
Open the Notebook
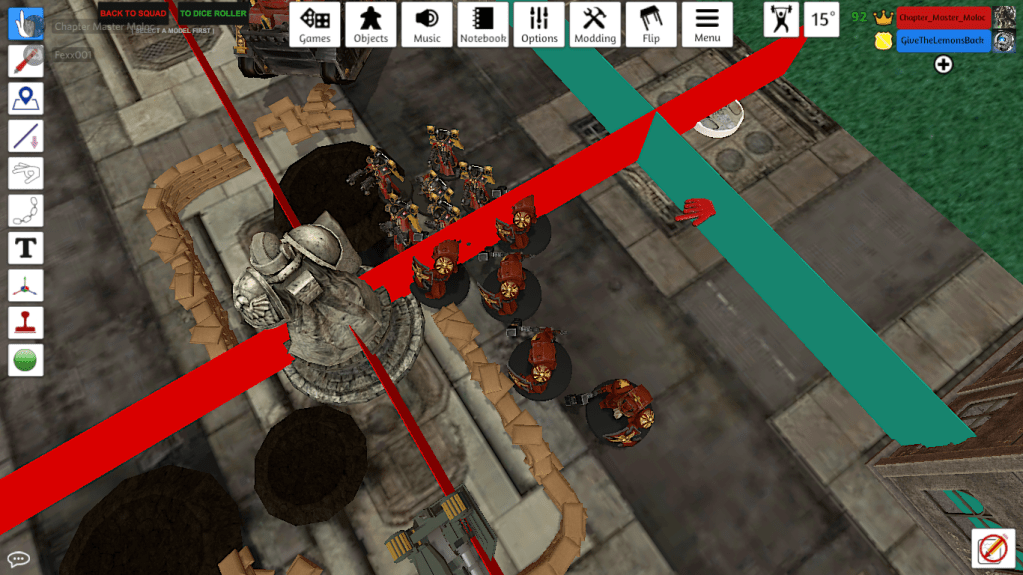483,25
